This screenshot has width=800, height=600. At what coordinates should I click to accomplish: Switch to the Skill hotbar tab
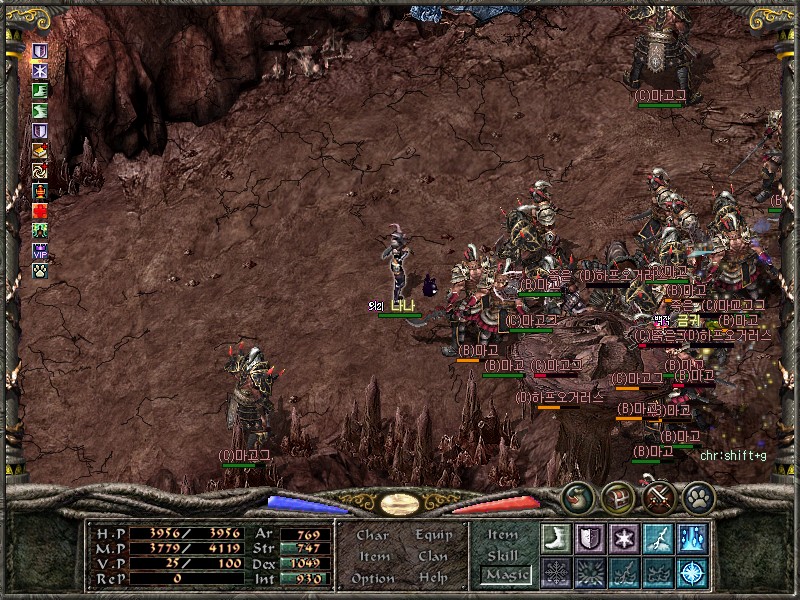502,555
